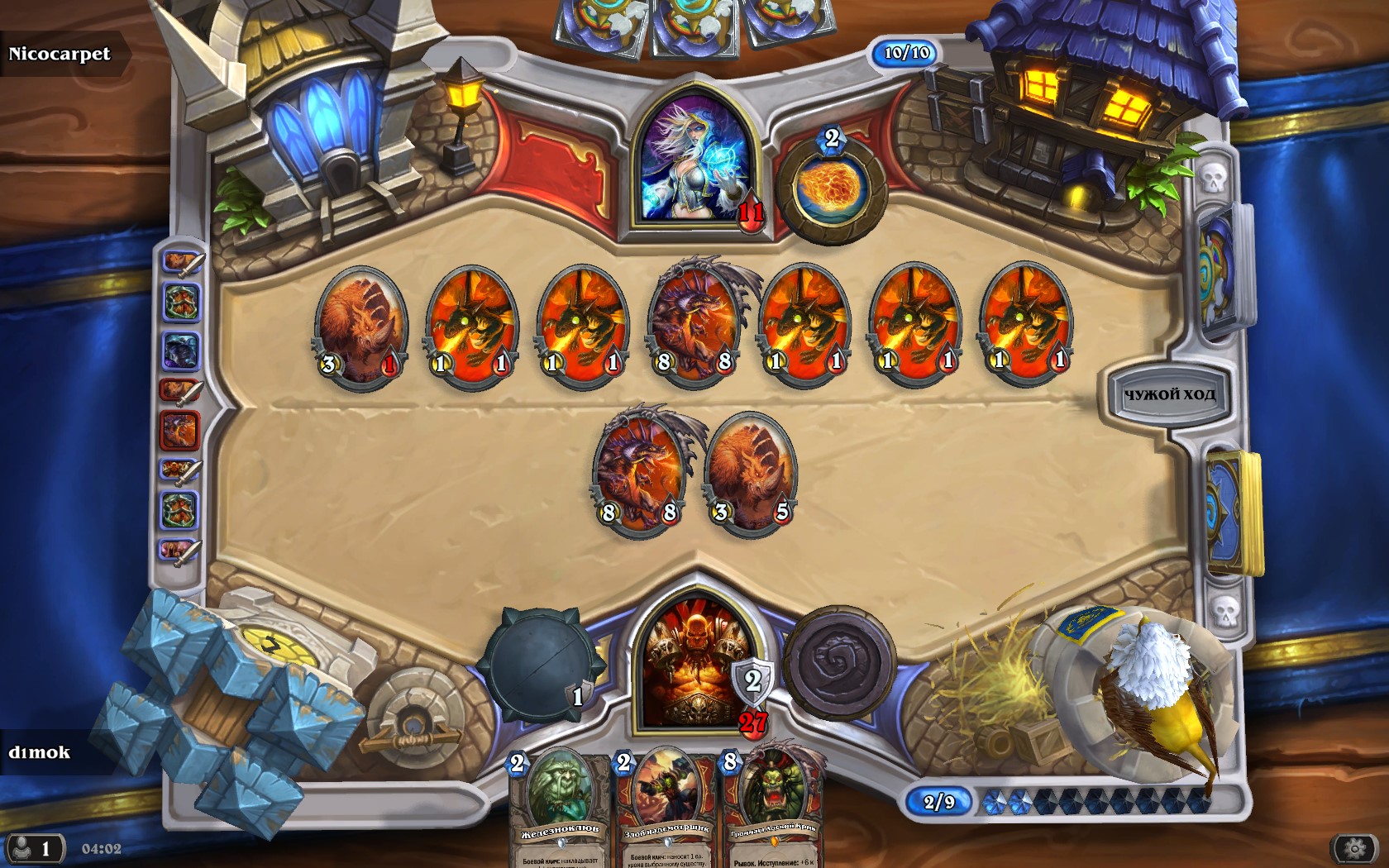
Task: Target Jaina, the enemy mage hero
Action: point(696,159)
